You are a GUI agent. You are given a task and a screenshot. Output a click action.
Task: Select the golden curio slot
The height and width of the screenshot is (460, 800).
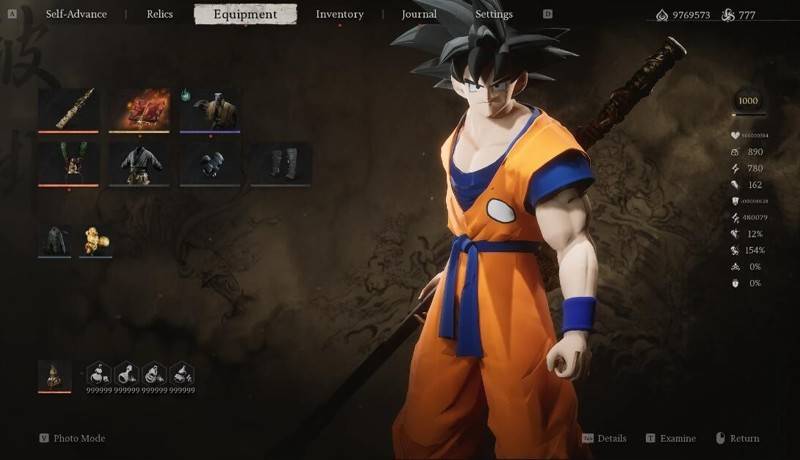tap(96, 240)
